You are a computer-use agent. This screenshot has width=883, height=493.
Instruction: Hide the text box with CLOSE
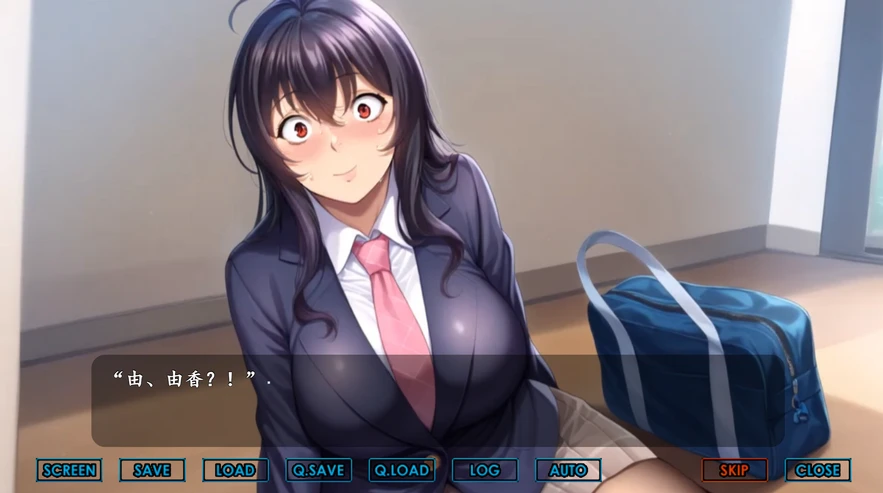pyautogui.click(x=817, y=470)
